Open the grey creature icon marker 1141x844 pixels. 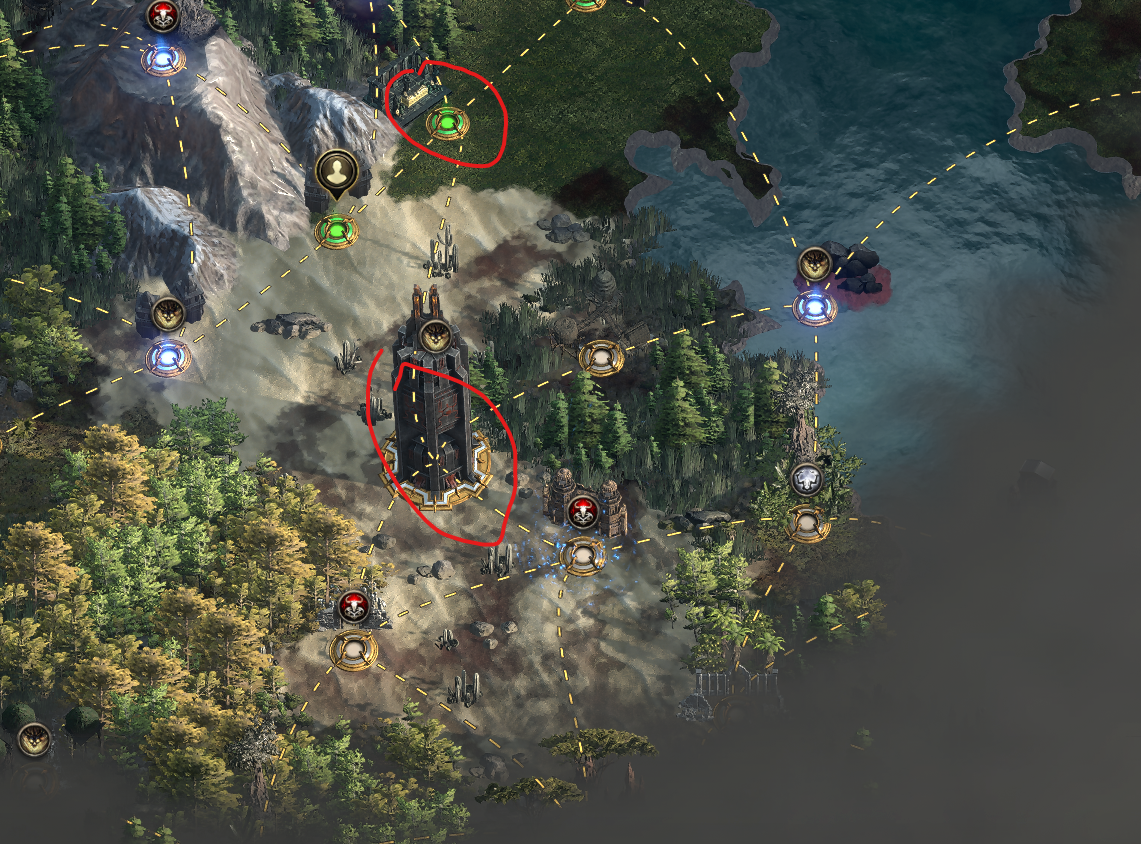point(806,479)
